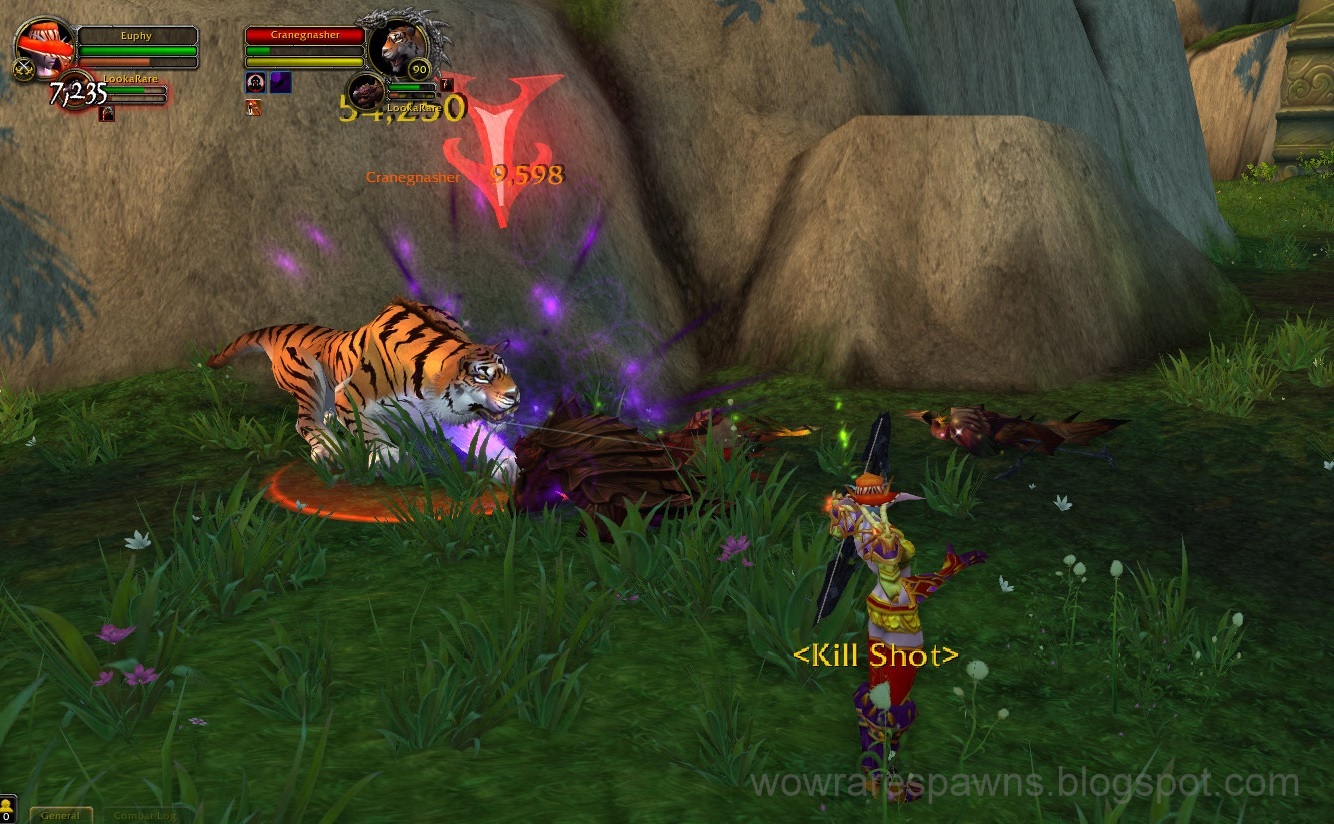Click the dead crane corpse on the right
Image resolution: width=1334 pixels, height=824 pixels.
(x=1000, y=430)
